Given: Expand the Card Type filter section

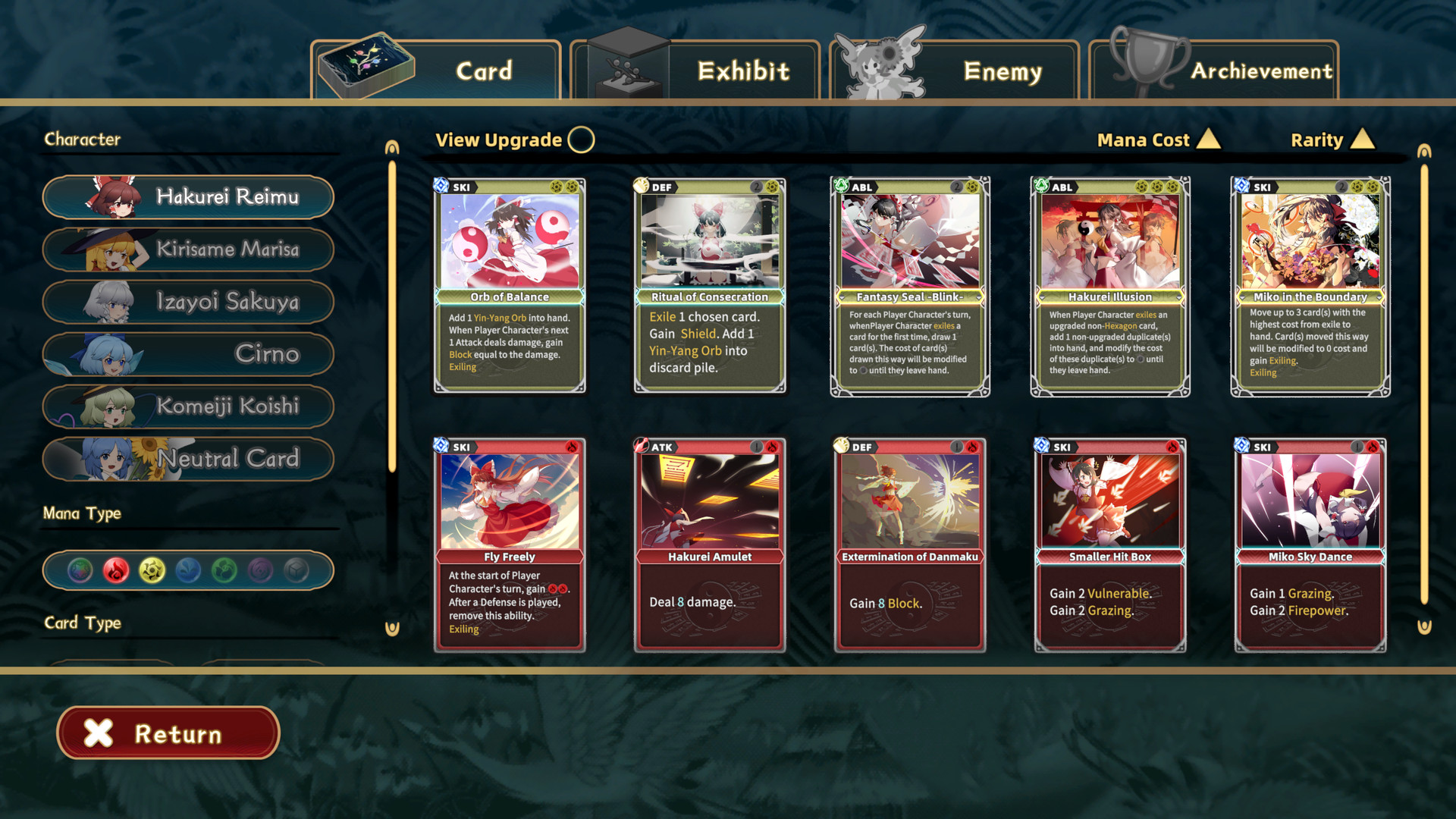Looking at the screenshot, I should (x=82, y=623).
